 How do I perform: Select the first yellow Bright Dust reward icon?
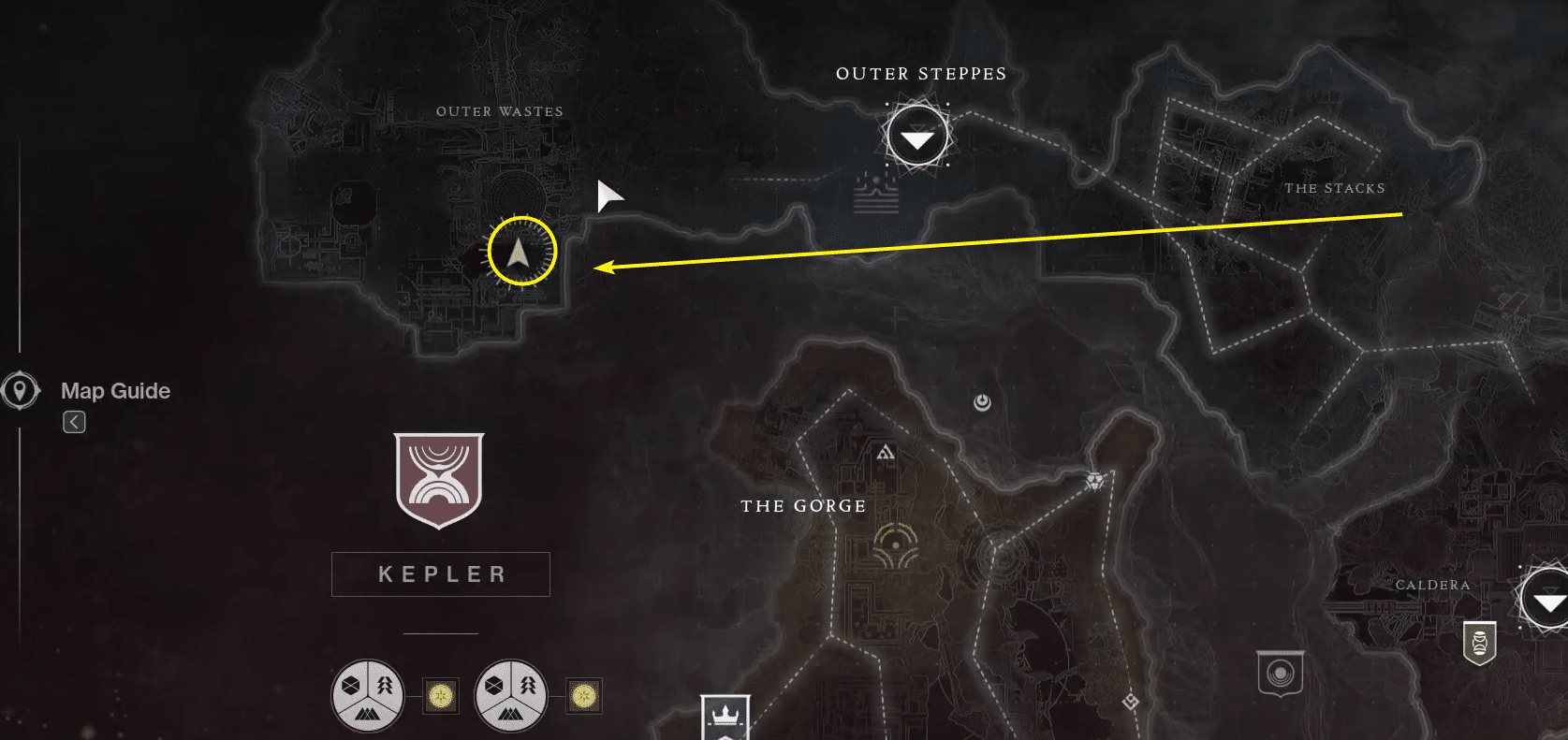(439, 695)
